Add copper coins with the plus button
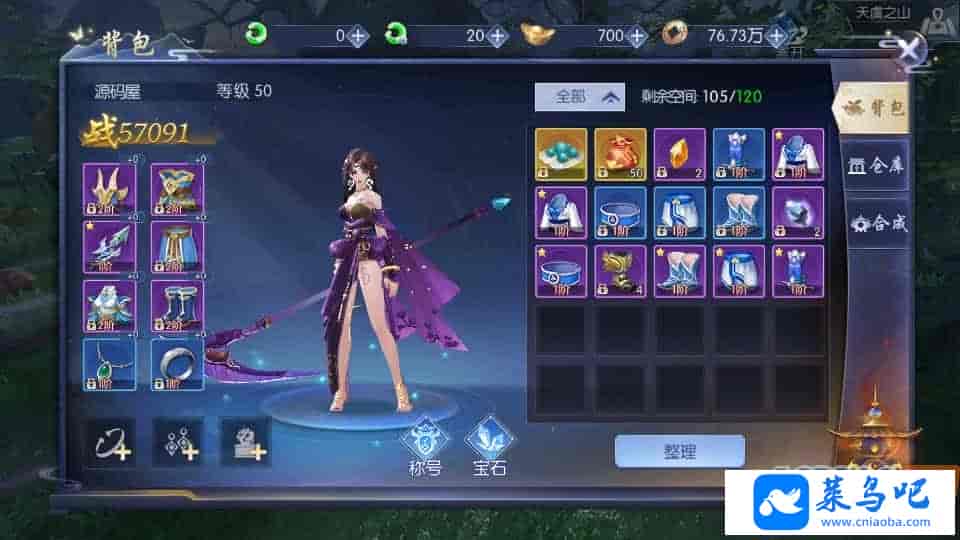This screenshot has width=960, height=540. 777,36
